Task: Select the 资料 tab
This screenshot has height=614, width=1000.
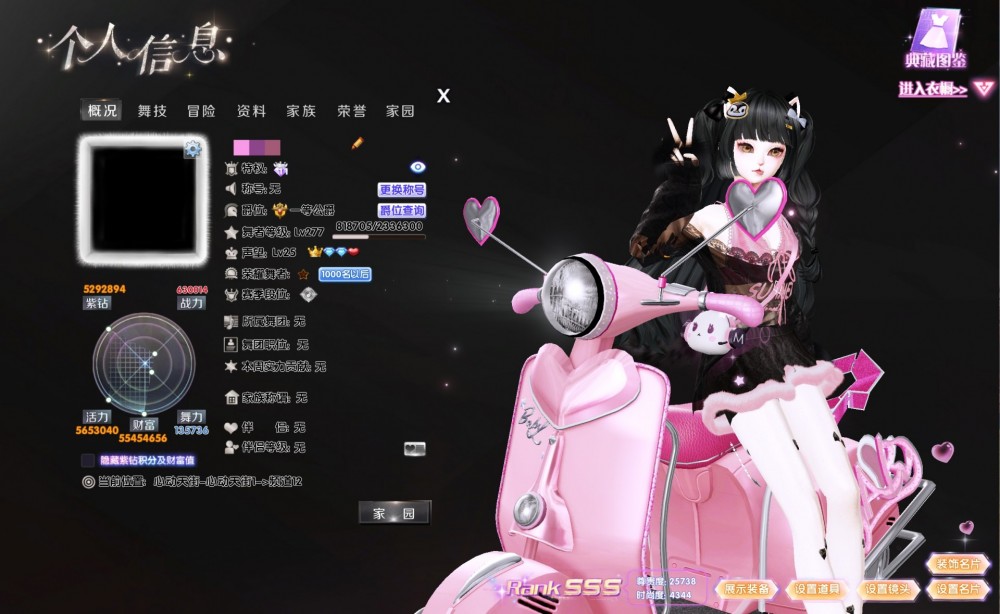Action: tap(251, 111)
